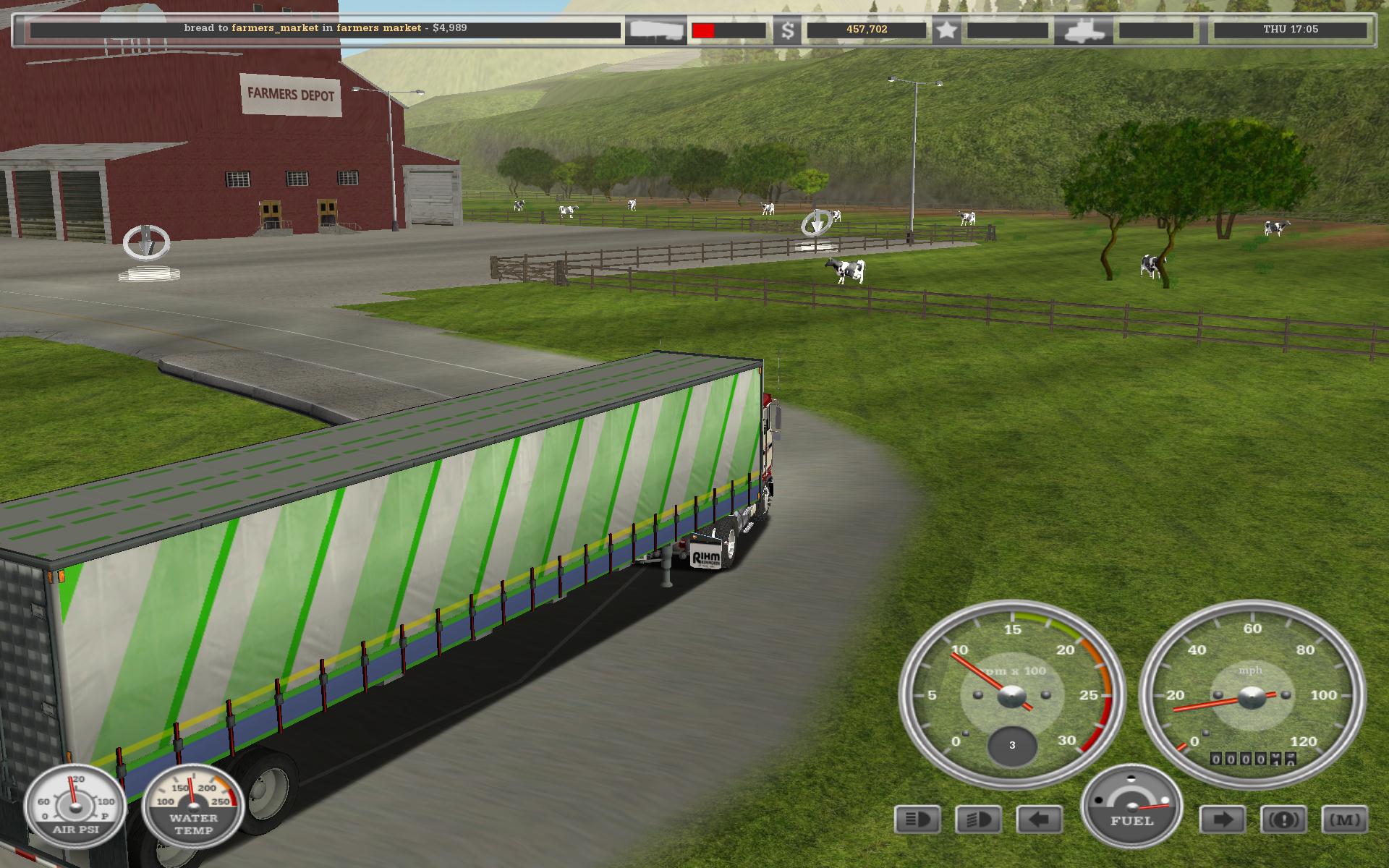
Task: Select the dollar sign money icon
Action: [x=787, y=30]
